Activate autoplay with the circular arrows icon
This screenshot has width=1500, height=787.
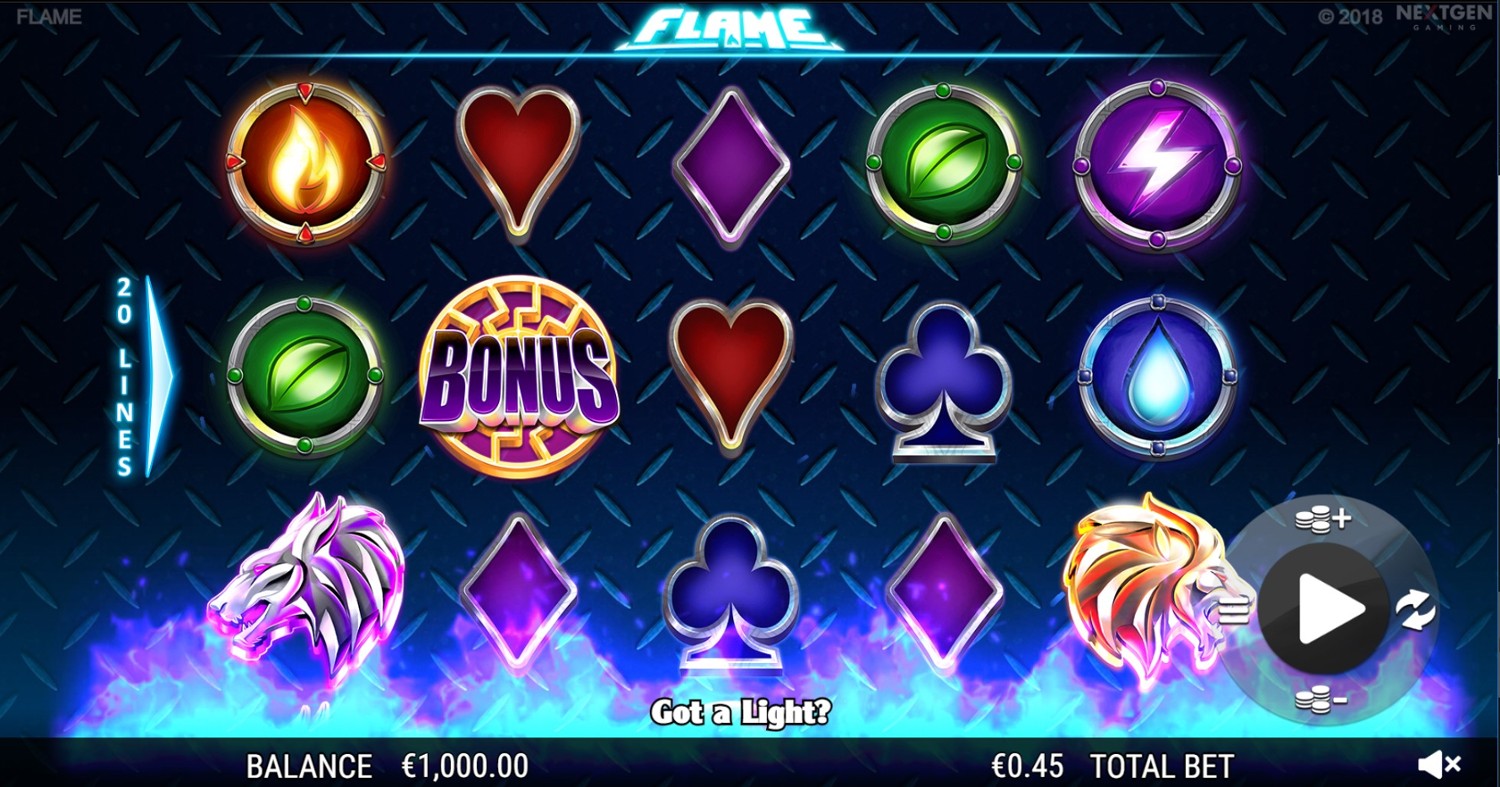coord(1416,609)
